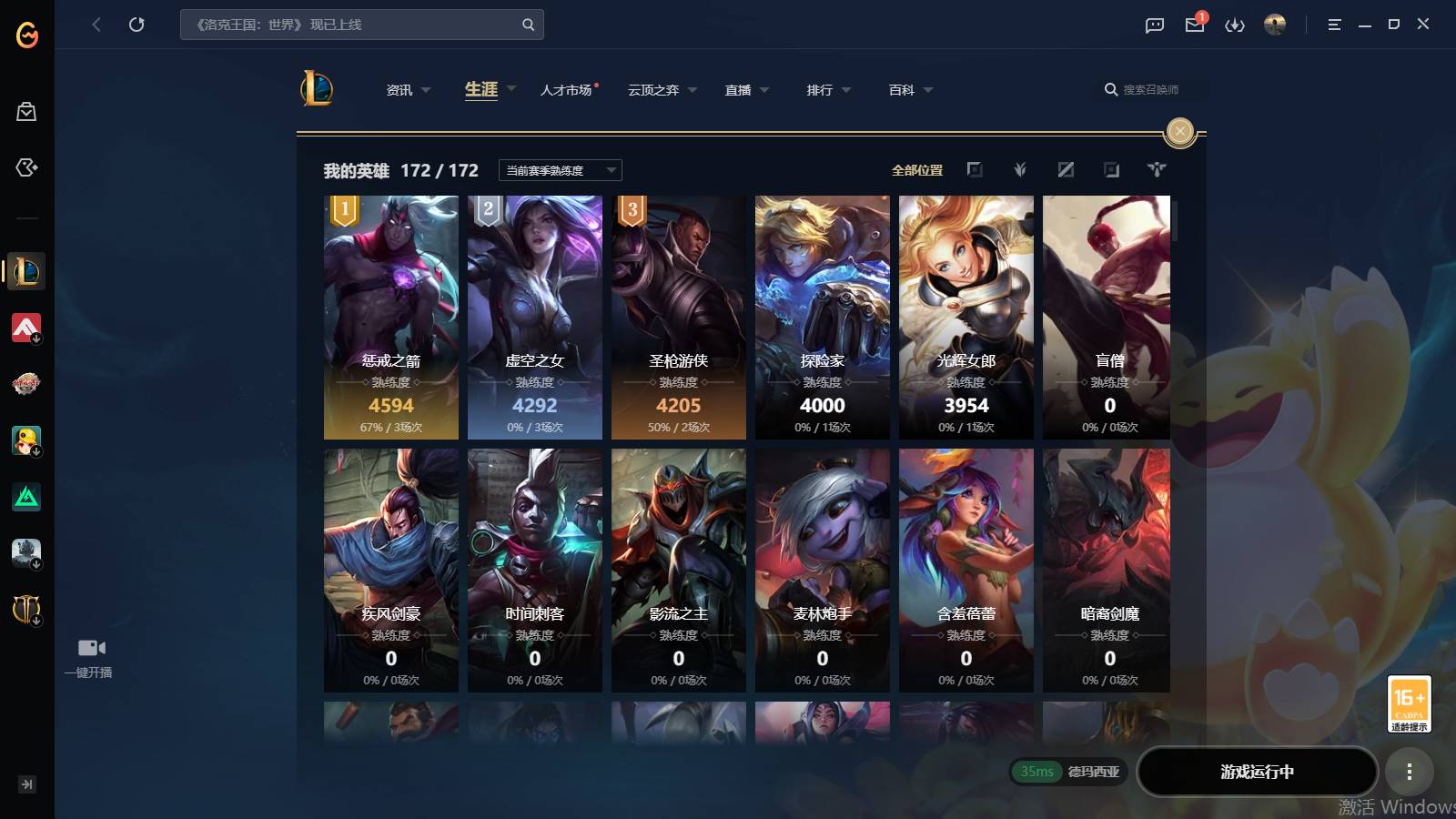Filter champions by jungle position

point(1020,169)
